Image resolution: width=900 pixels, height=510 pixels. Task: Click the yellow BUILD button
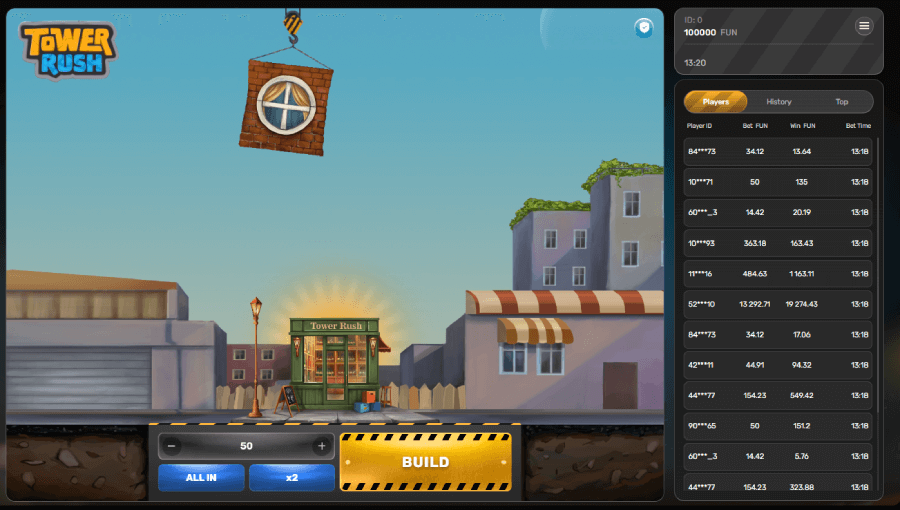(x=425, y=462)
